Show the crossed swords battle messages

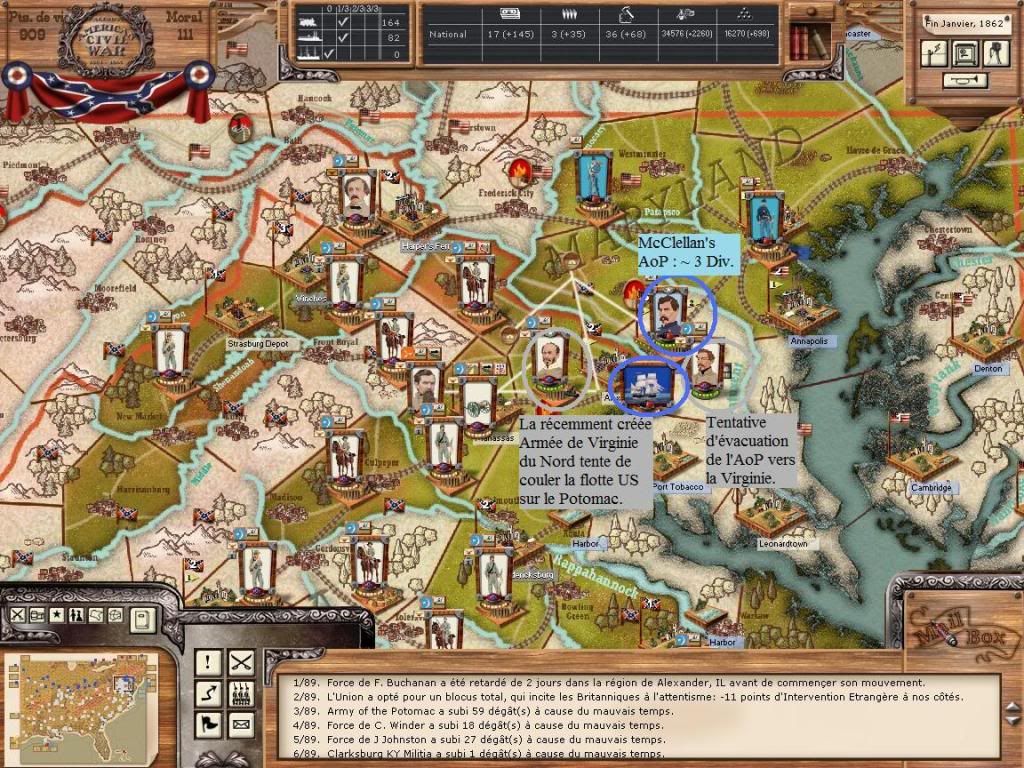(x=241, y=661)
